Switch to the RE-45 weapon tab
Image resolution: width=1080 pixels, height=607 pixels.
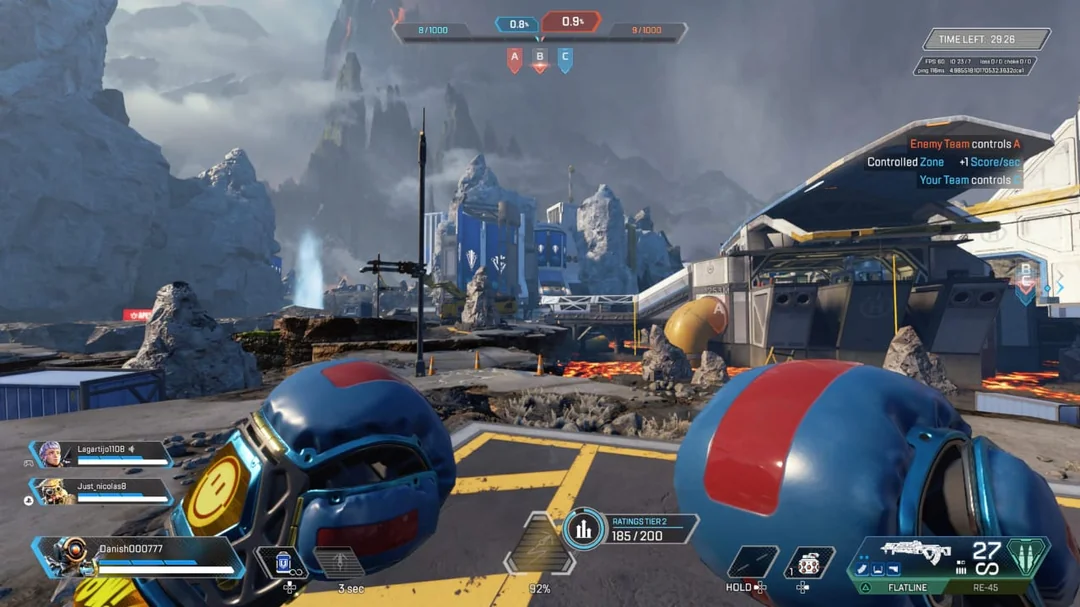point(987,588)
